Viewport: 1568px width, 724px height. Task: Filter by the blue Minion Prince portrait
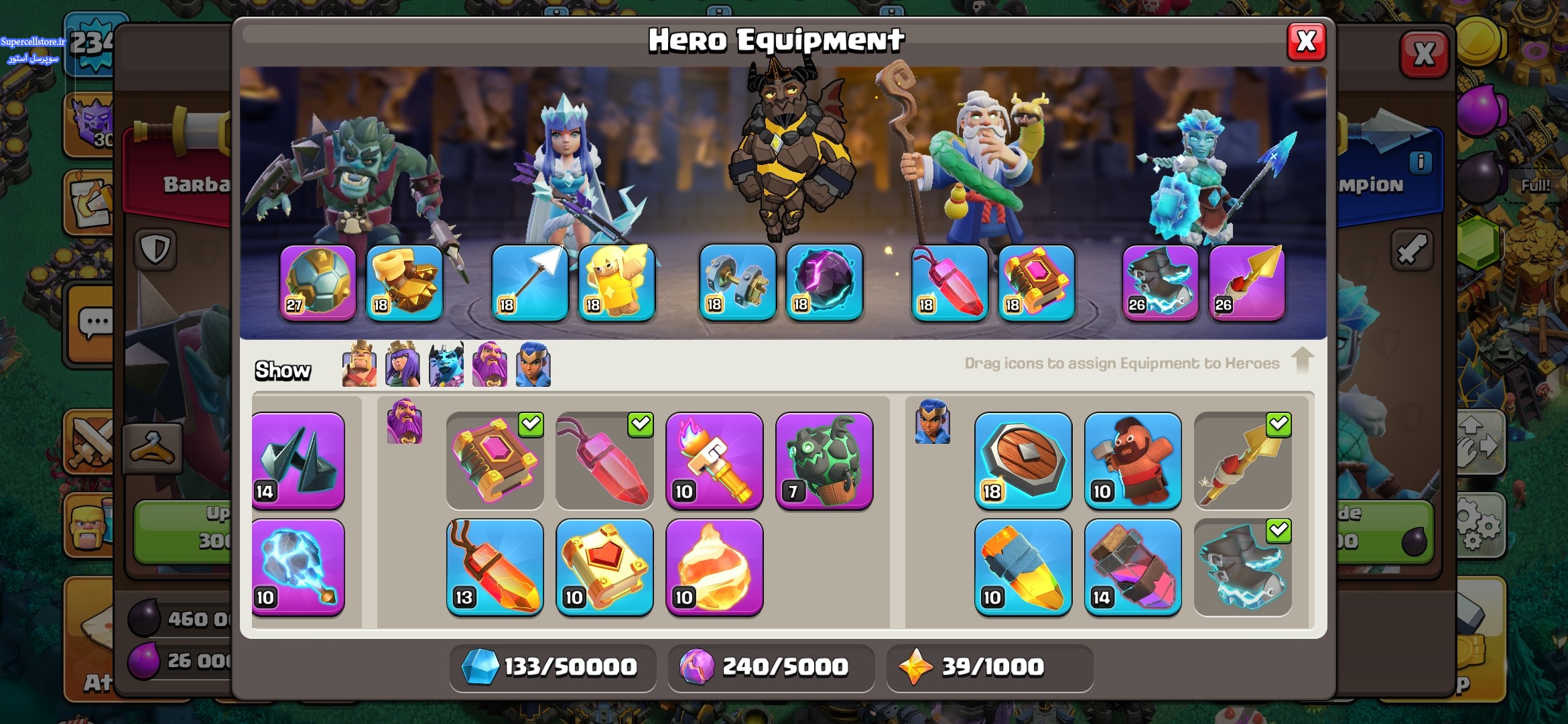(x=446, y=365)
